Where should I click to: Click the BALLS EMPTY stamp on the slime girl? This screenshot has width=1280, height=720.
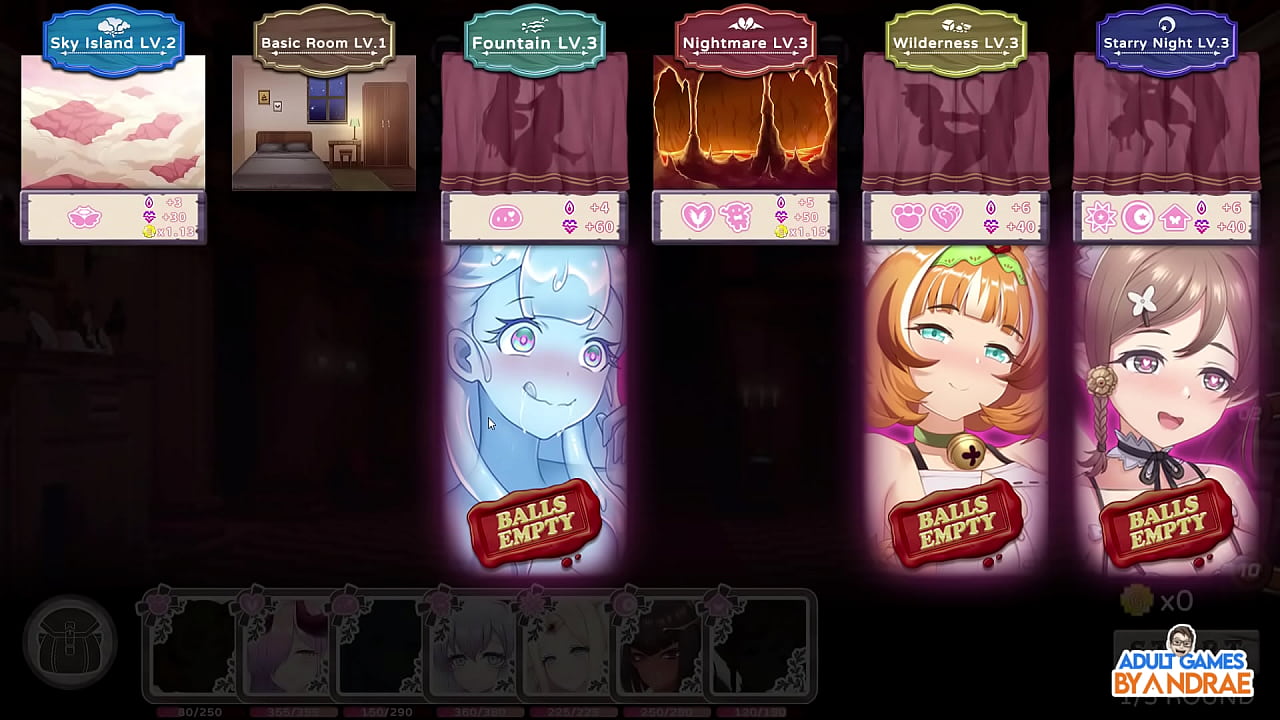[x=535, y=521]
